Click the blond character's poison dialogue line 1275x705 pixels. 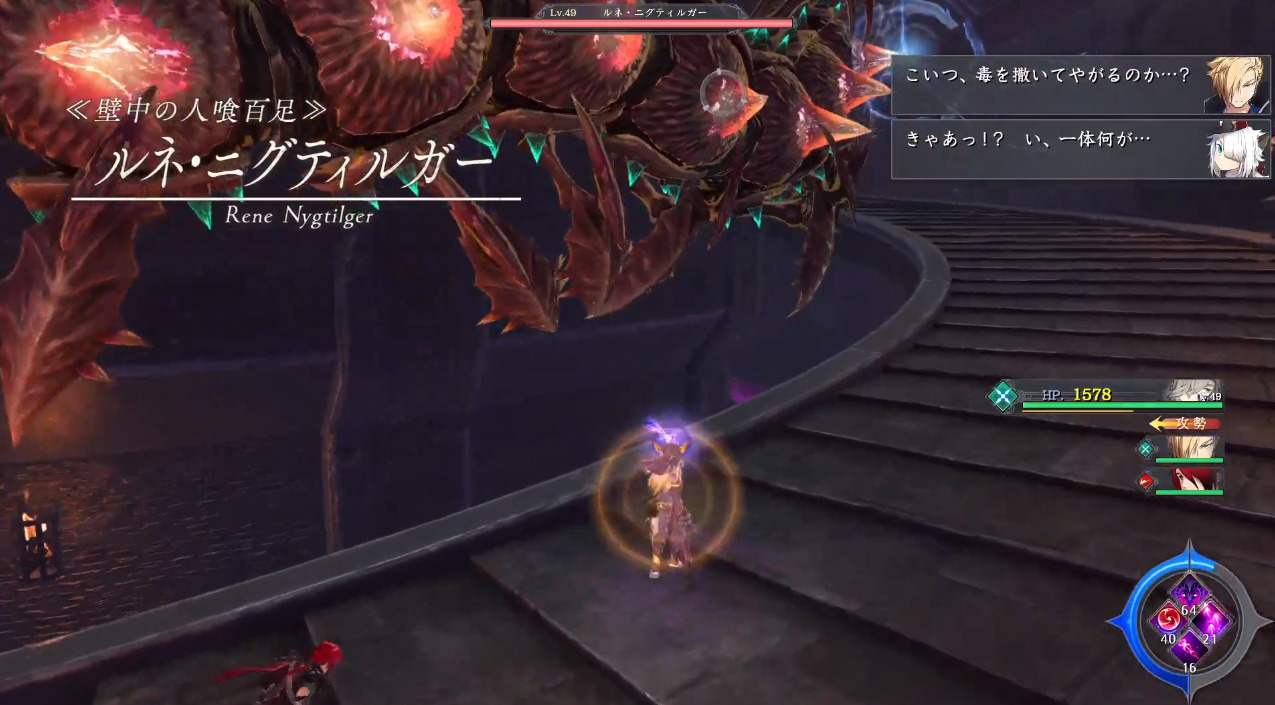[x=1047, y=76]
